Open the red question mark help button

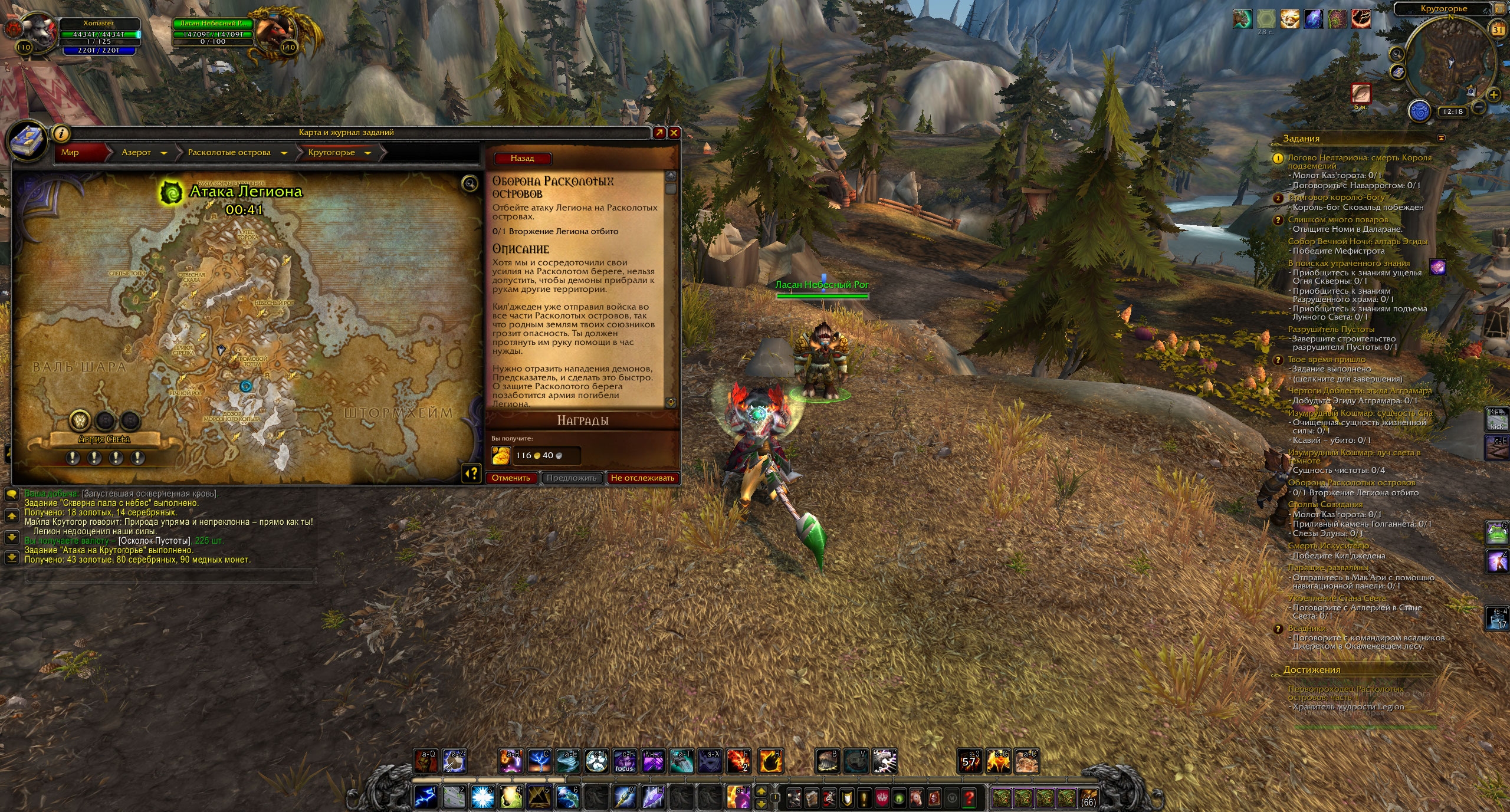click(969, 798)
